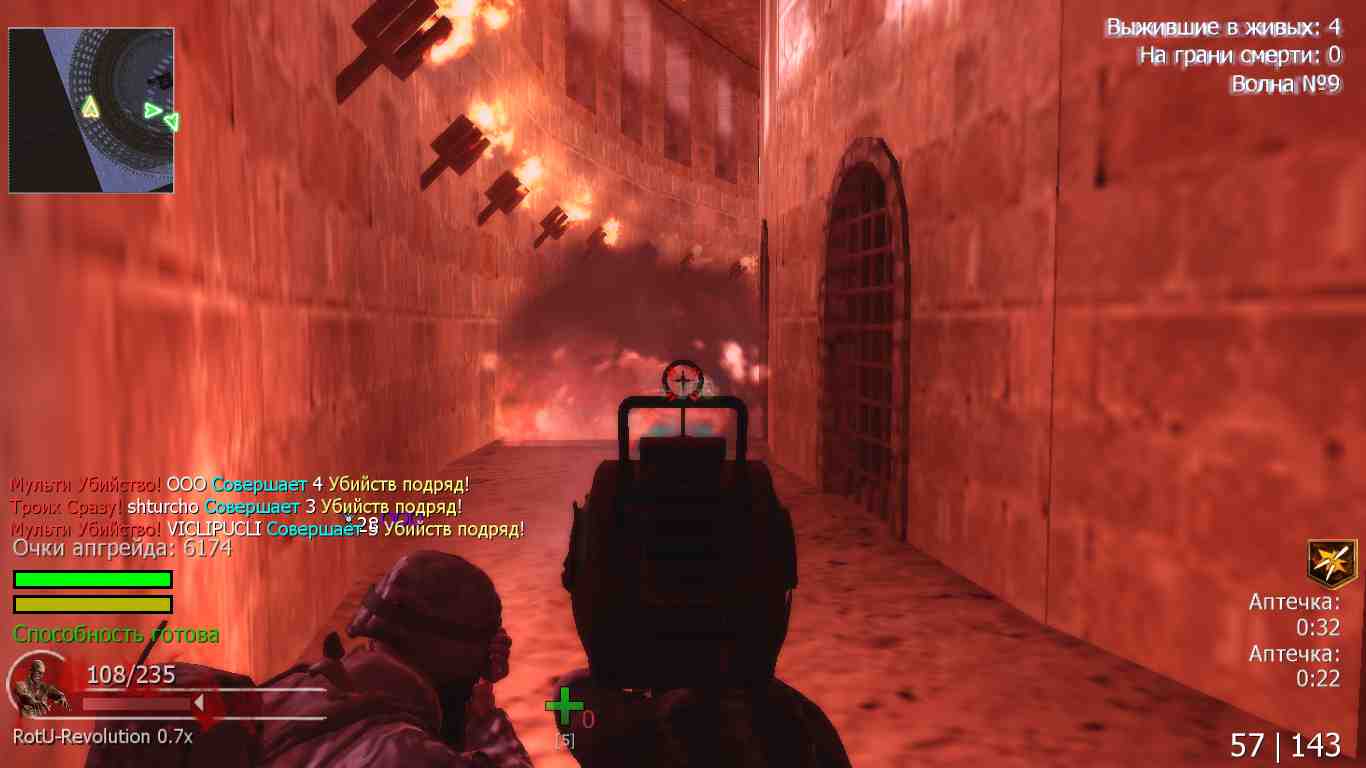Select the green cross medkit icon
Viewport: 1366px width, 768px height.
coord(564,706)
